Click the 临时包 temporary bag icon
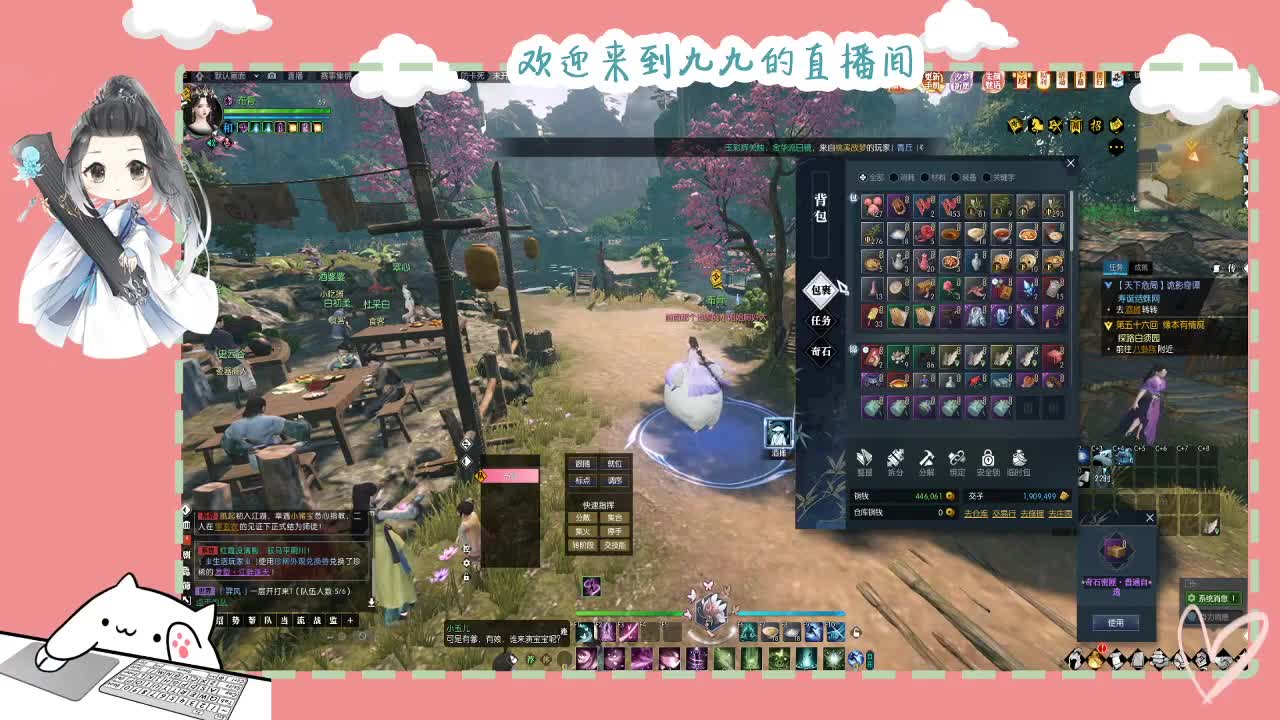This screenshot has height=720, width=1280. click(1019, 459)
